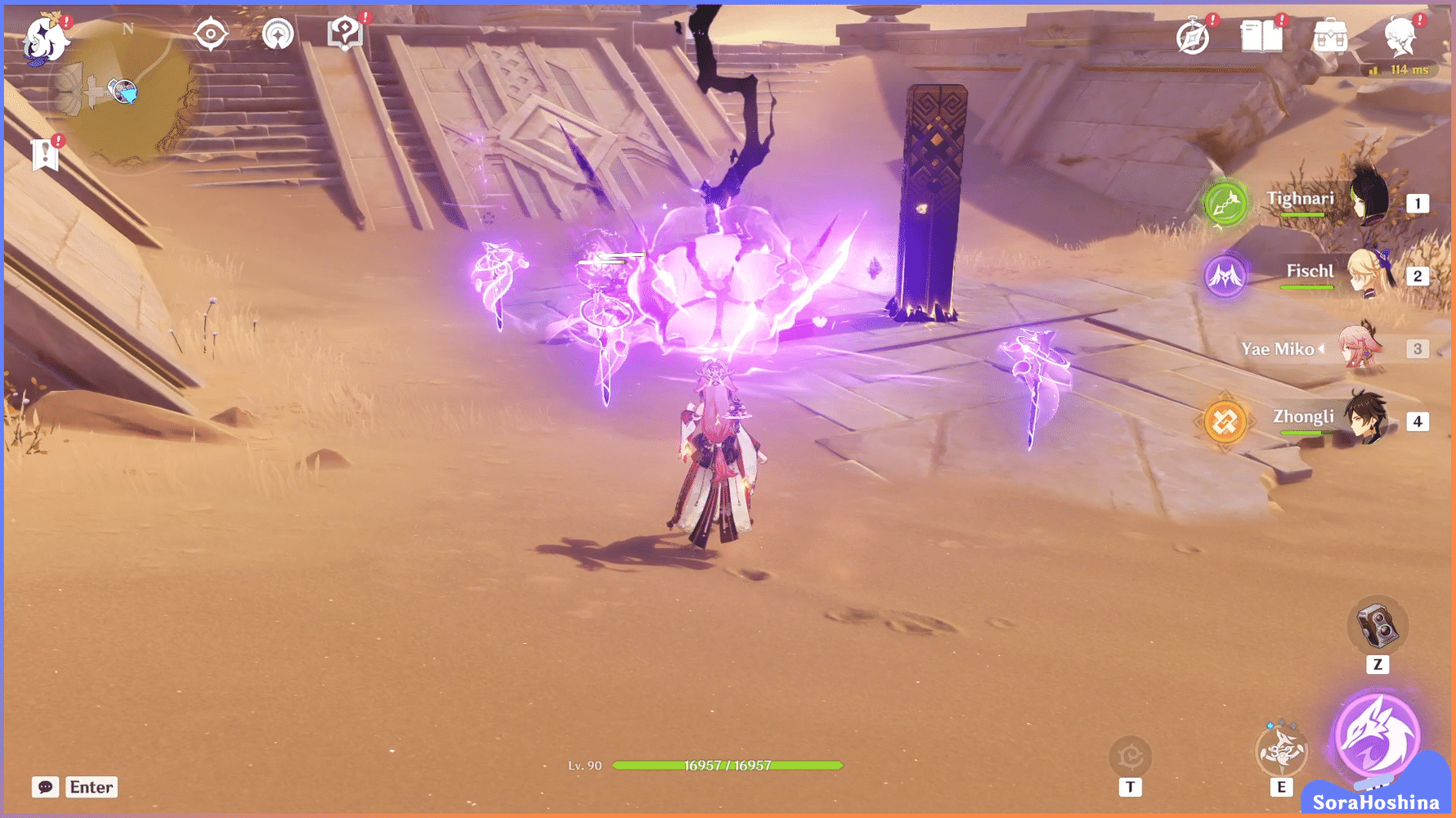Trigger the elemental skill above the E key
1456x818 pixels.
click(1281, 748)
